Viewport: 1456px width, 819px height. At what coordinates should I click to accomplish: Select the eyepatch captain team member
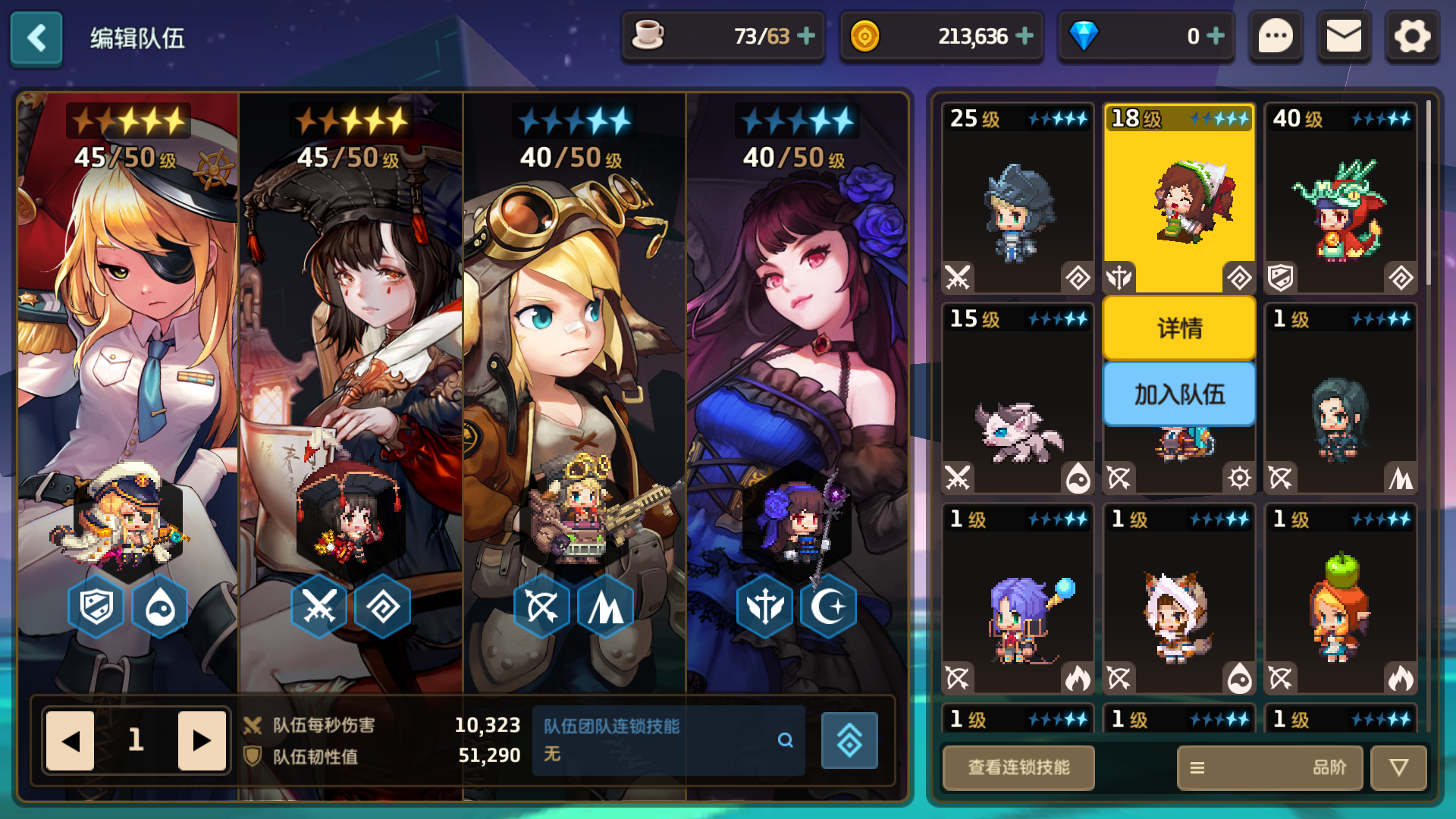128,379
